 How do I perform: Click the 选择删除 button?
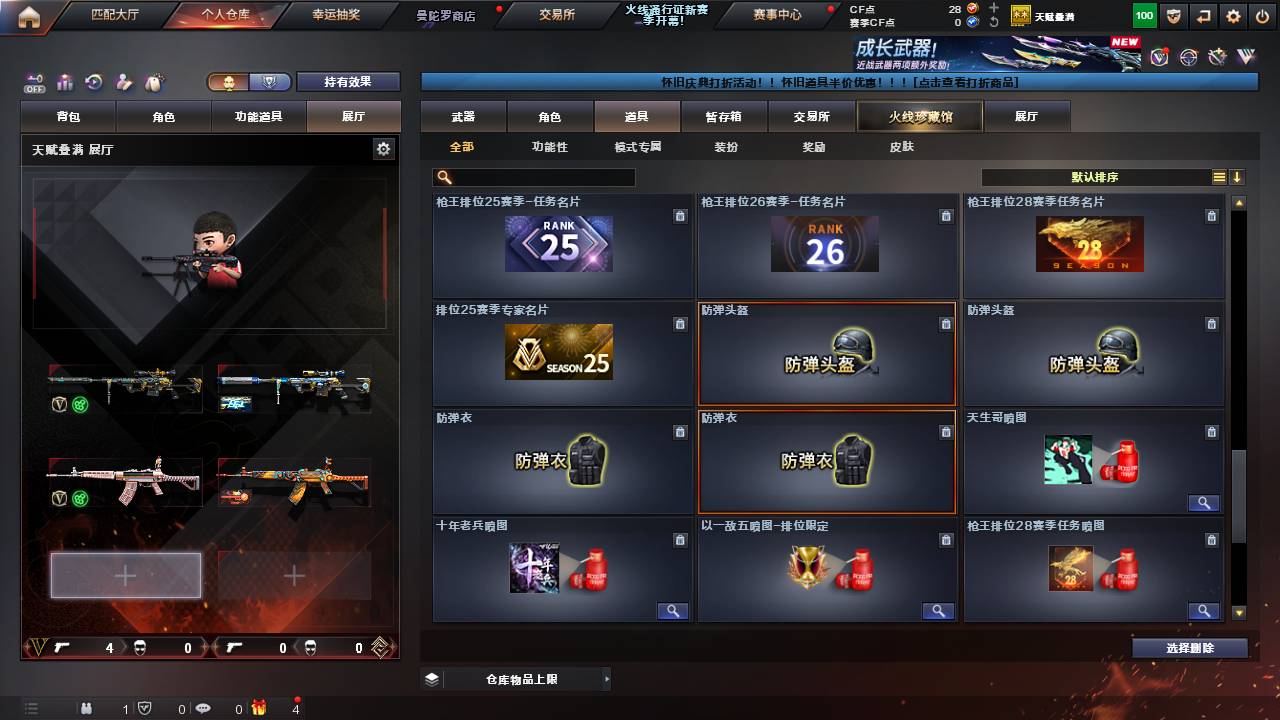pyautogui.click(x=1189, y=647)
